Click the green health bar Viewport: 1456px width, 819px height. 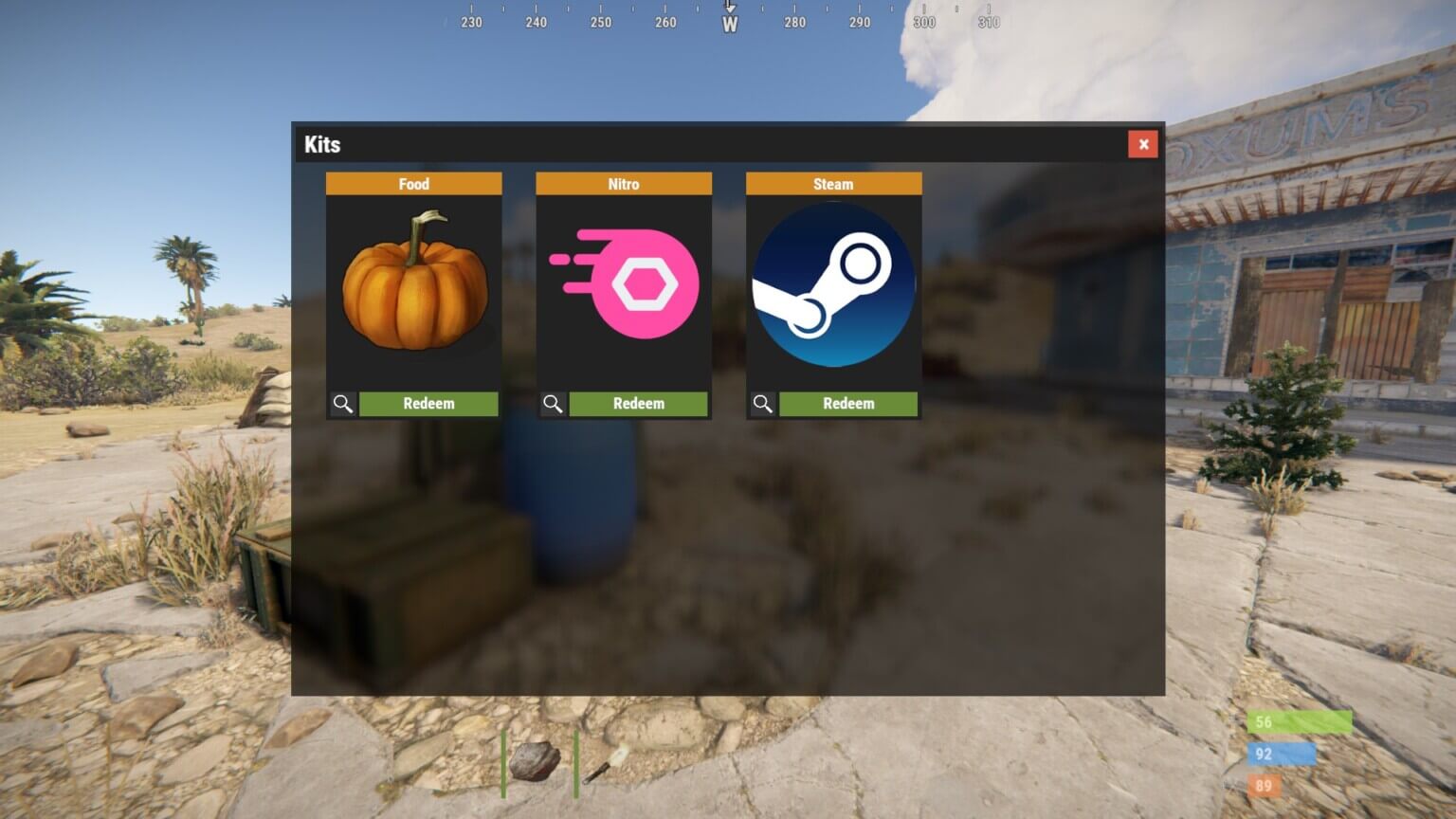point(1301,722)
